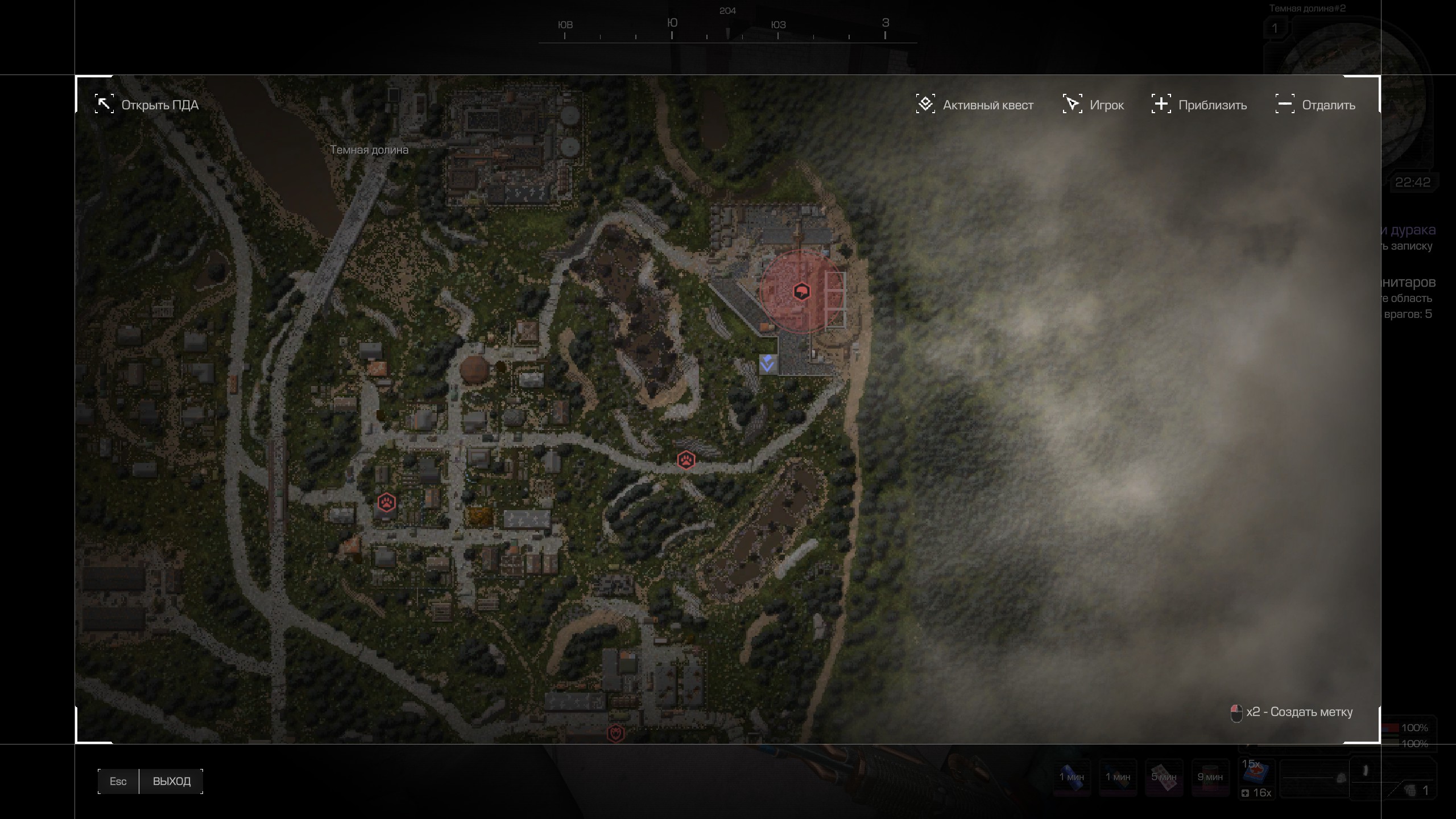The image size is (1456, 819).
Task: Zoom in with the Приблизить button
Action: [x=1199, y=105]
